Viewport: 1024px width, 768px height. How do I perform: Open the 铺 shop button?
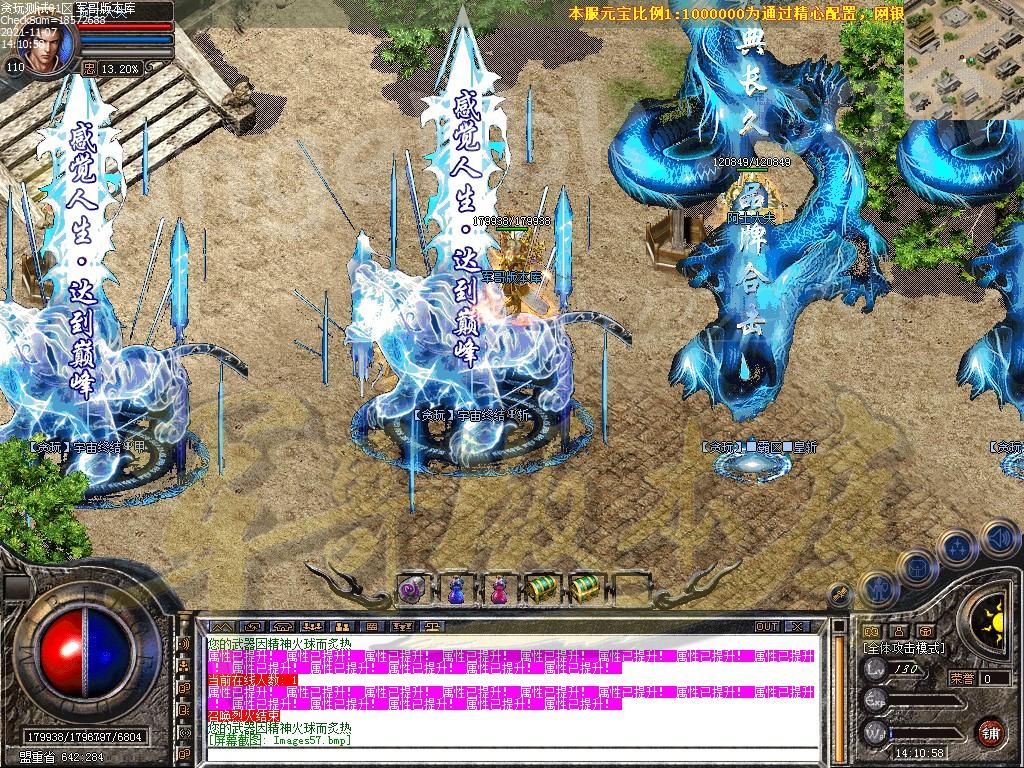click(990, 731)
